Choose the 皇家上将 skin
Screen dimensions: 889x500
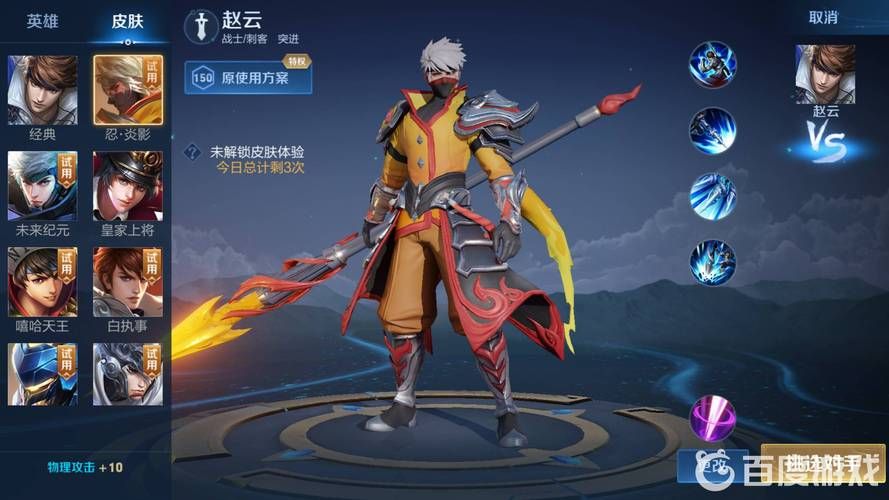pyautogui.click(x=128, y=186)
